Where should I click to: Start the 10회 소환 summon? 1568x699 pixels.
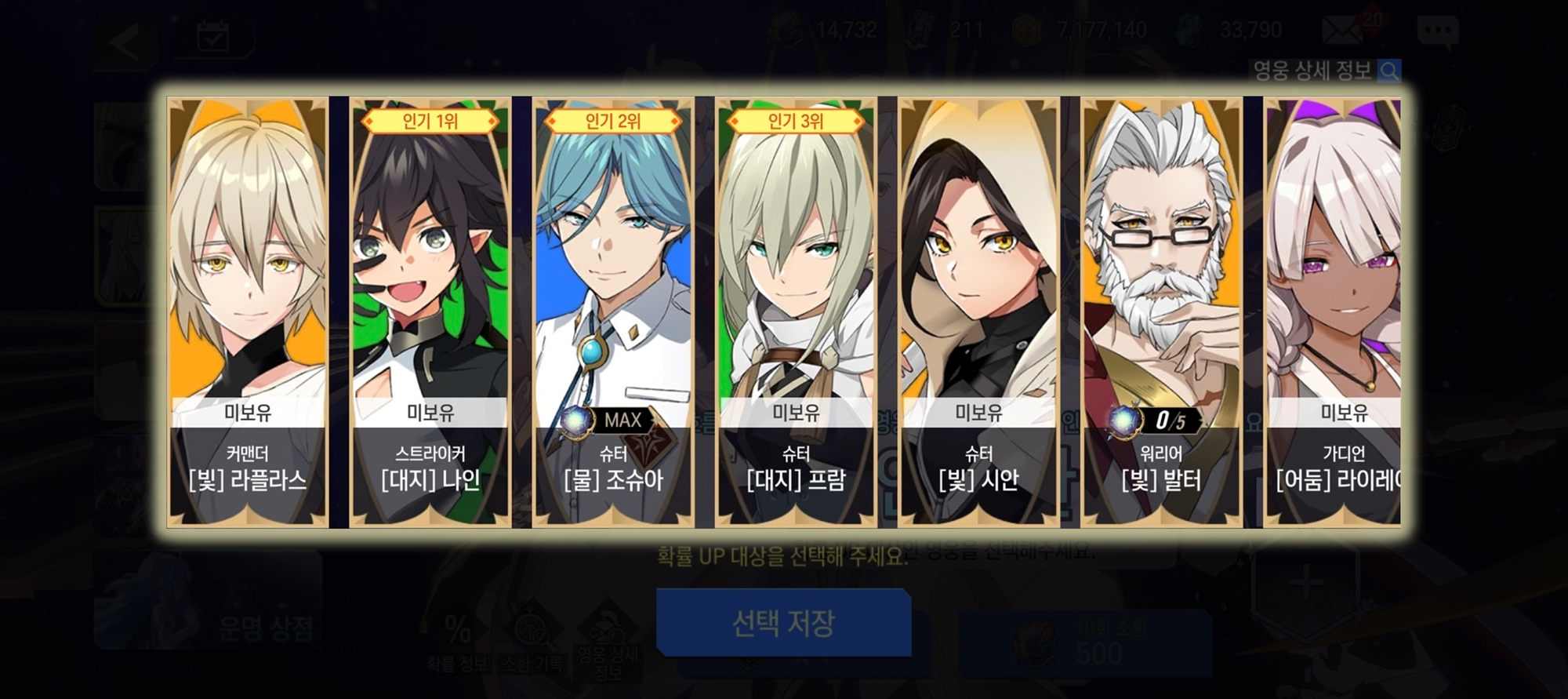(x=1086, y=643)
